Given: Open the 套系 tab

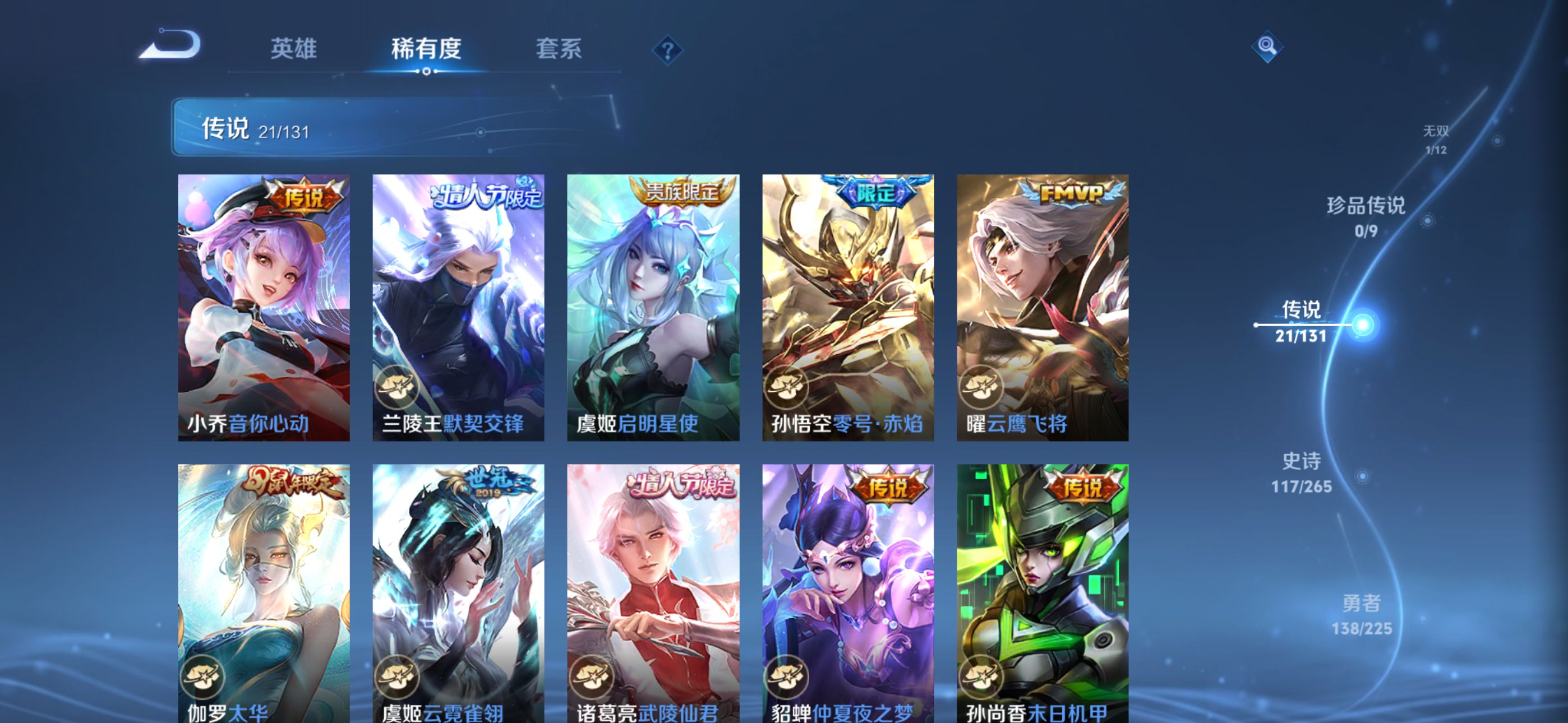Looking at the screenshot, I should pyautogui.click(x=558, y=49).
